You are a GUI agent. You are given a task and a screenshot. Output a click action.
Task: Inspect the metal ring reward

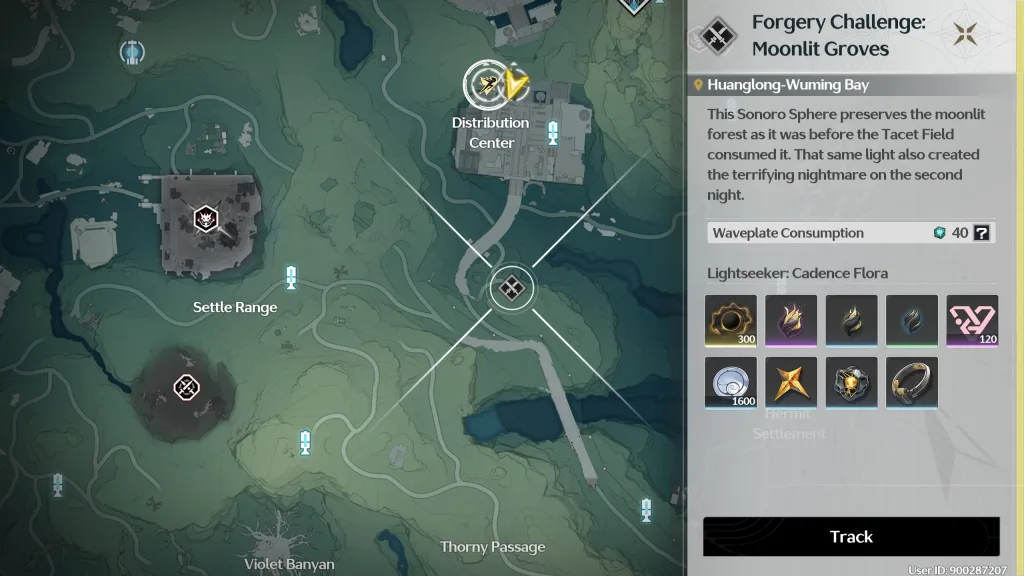click(911, 383)
